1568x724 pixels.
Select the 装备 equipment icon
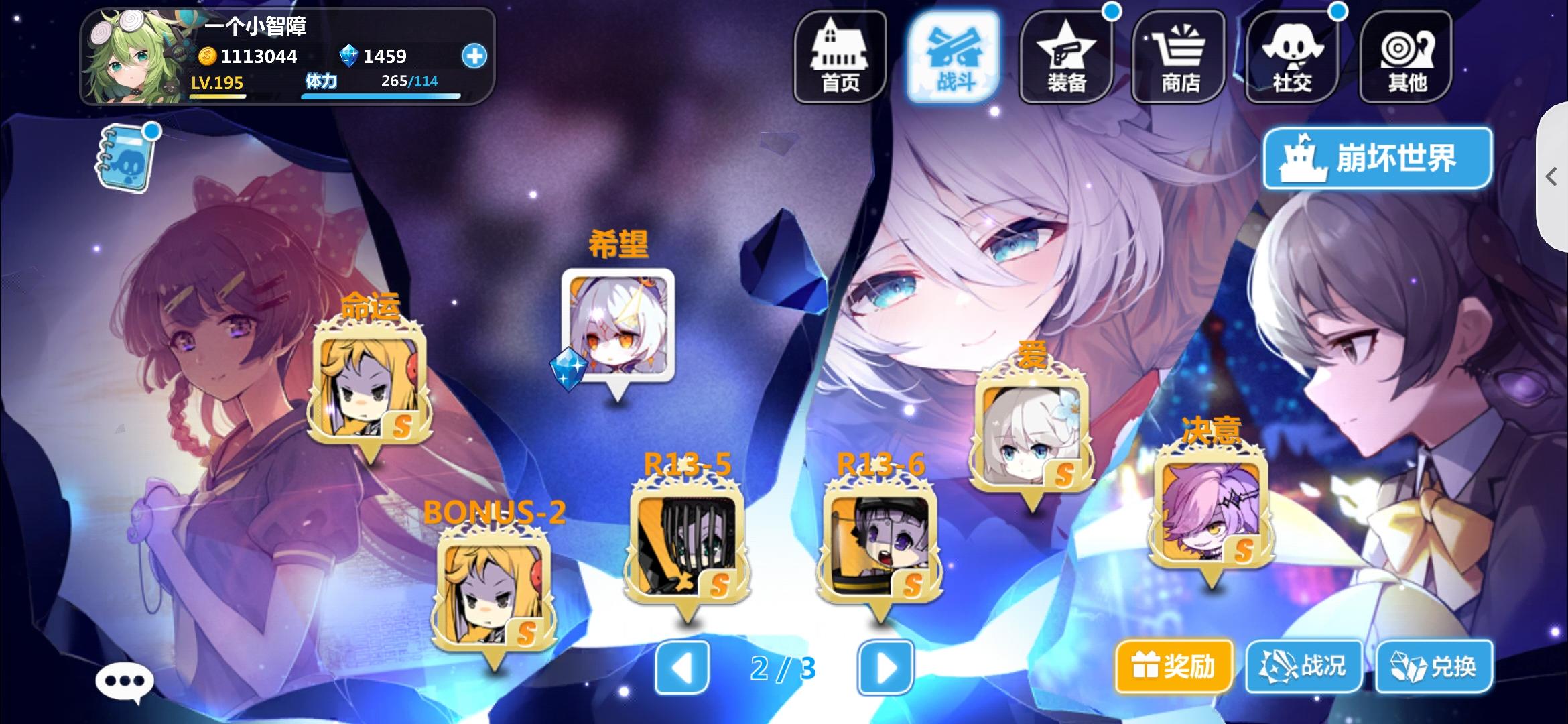1067,57
